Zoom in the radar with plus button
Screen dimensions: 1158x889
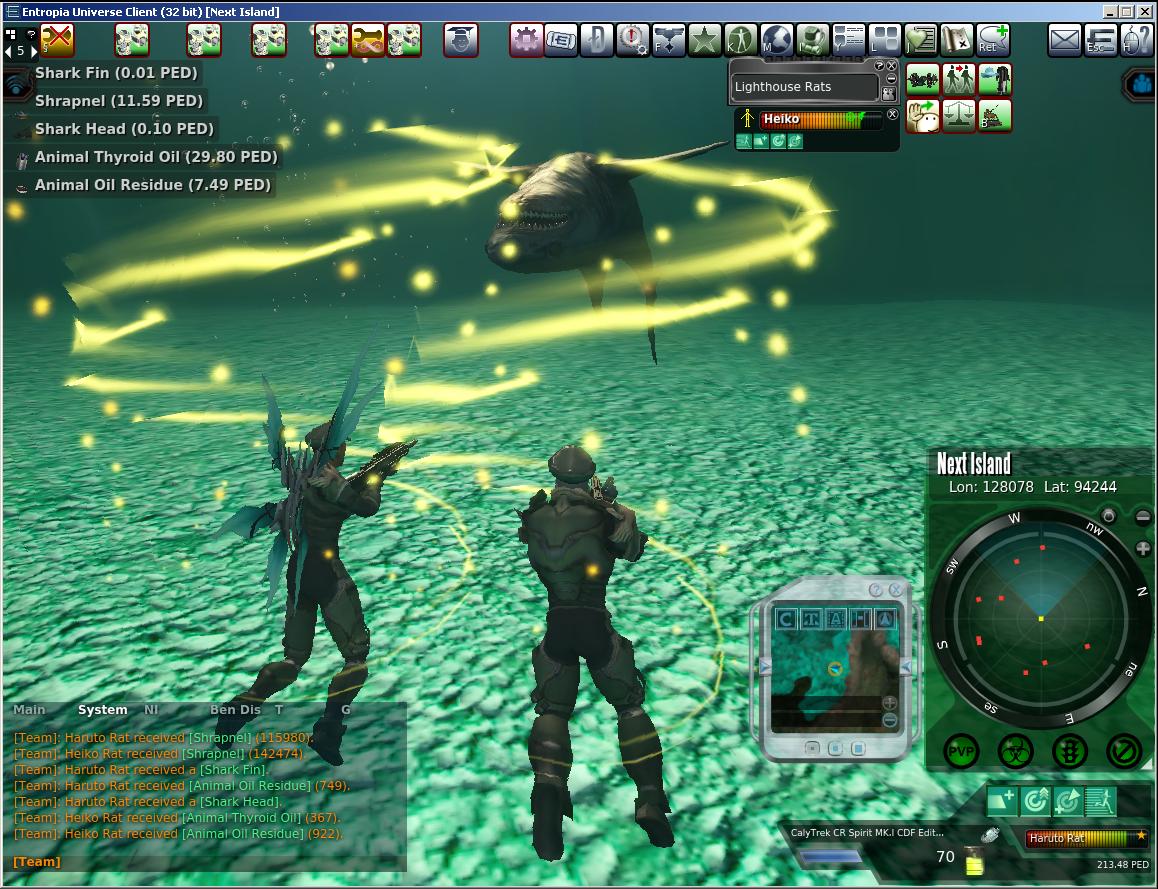pos(1144,549)
